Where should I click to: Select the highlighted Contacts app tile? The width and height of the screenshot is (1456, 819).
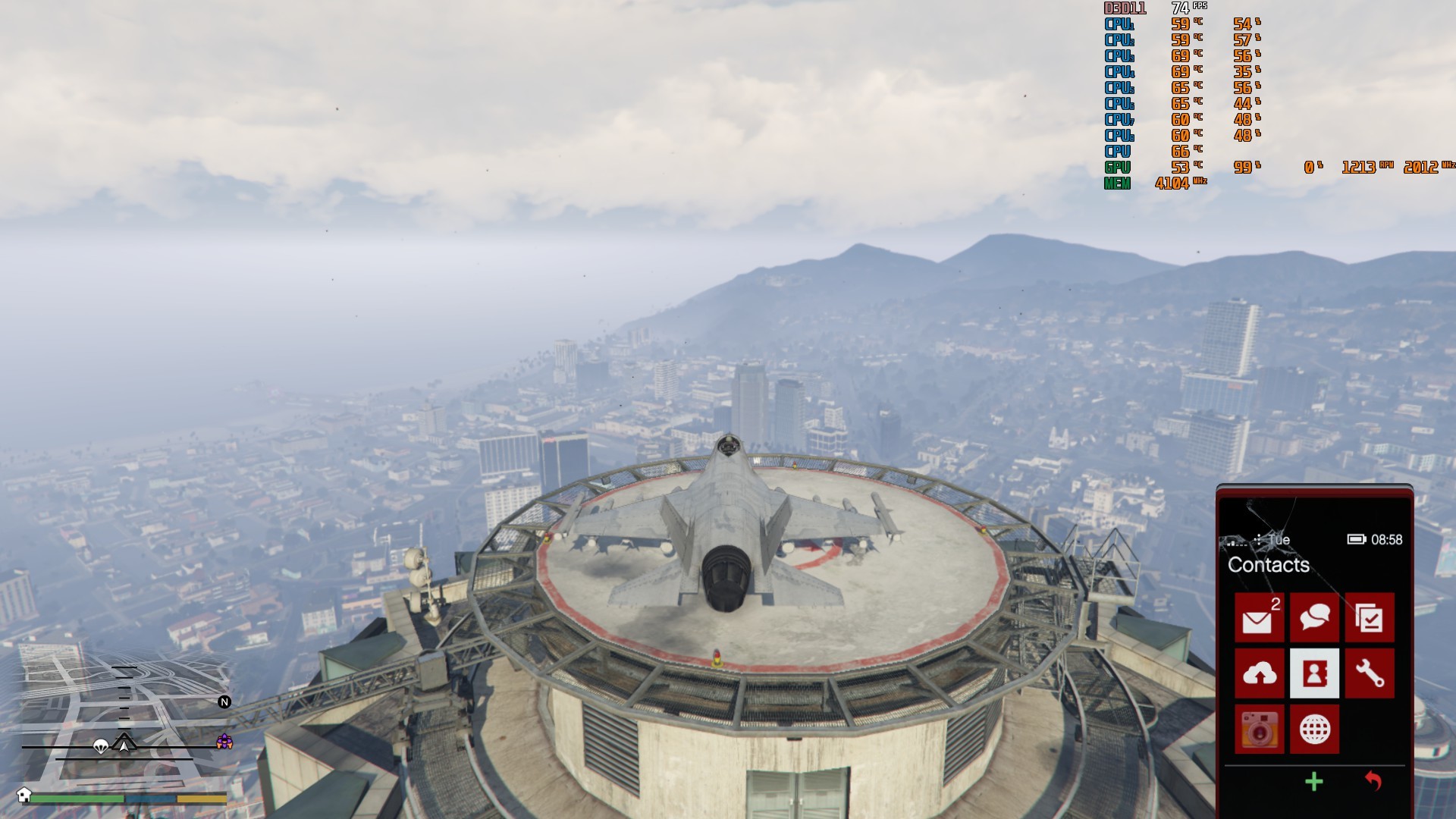[x=1314, y=673]
